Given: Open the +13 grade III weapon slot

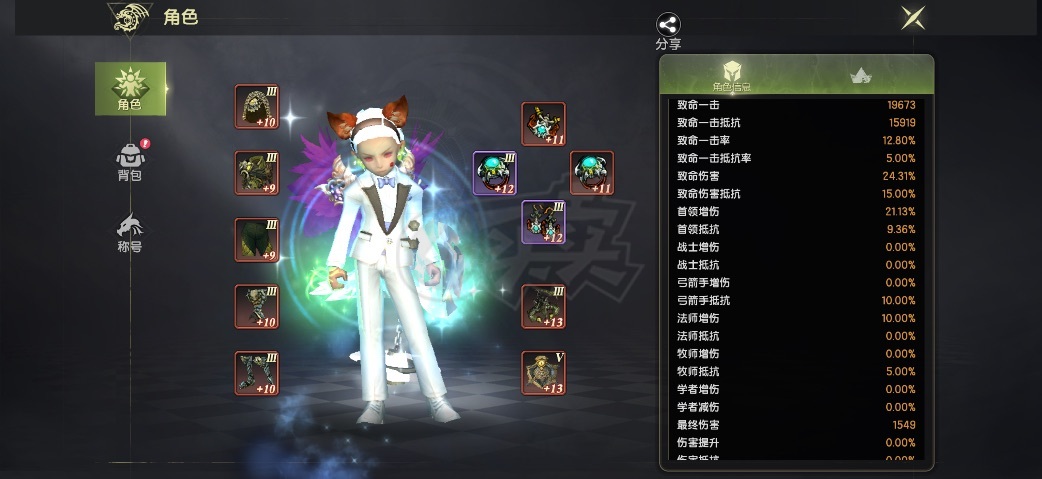Looking at the screenshot, I should coord(543,306).
